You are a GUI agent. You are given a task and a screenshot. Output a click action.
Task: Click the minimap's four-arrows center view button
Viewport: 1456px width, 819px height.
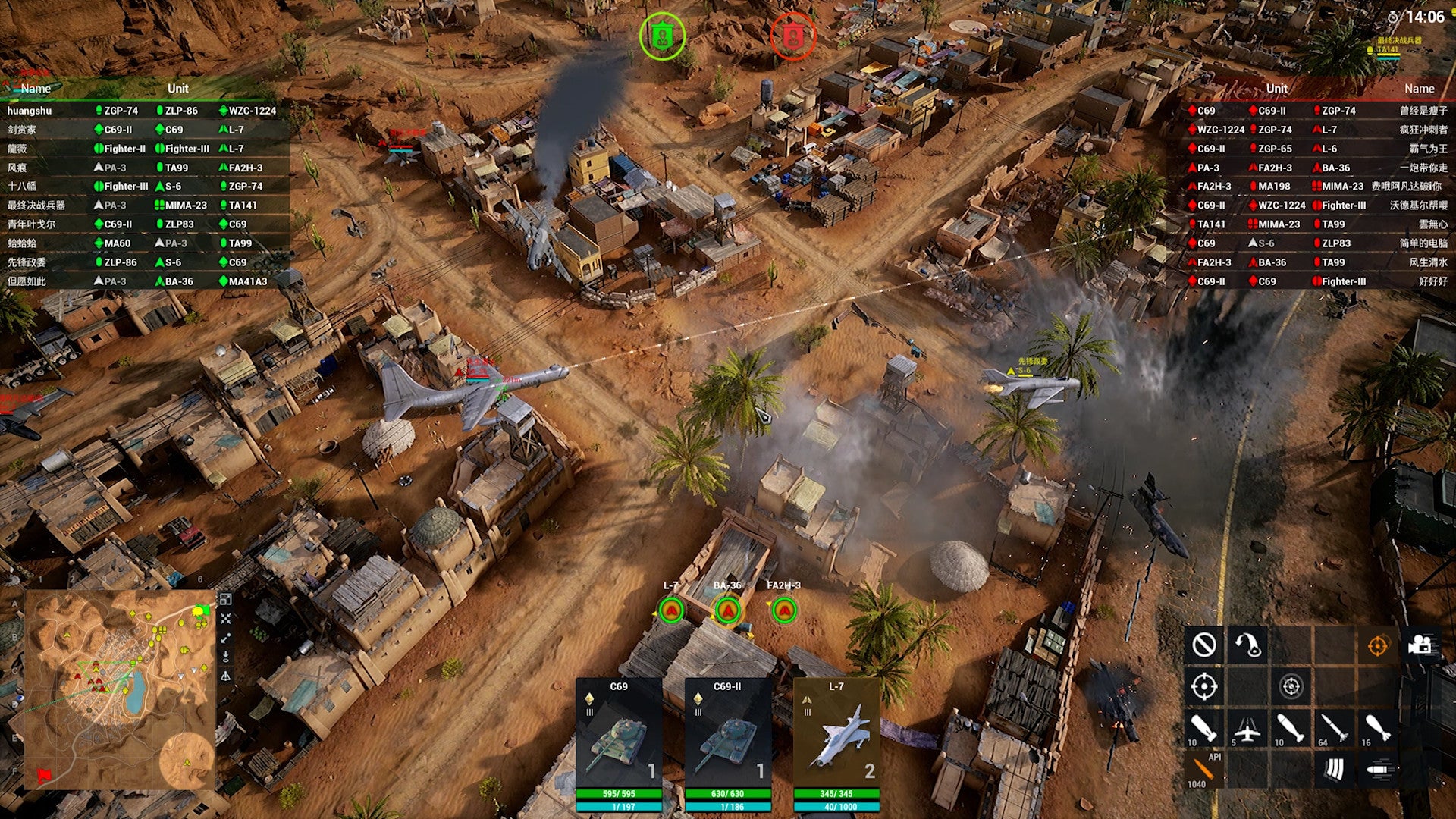click(226, 619)
